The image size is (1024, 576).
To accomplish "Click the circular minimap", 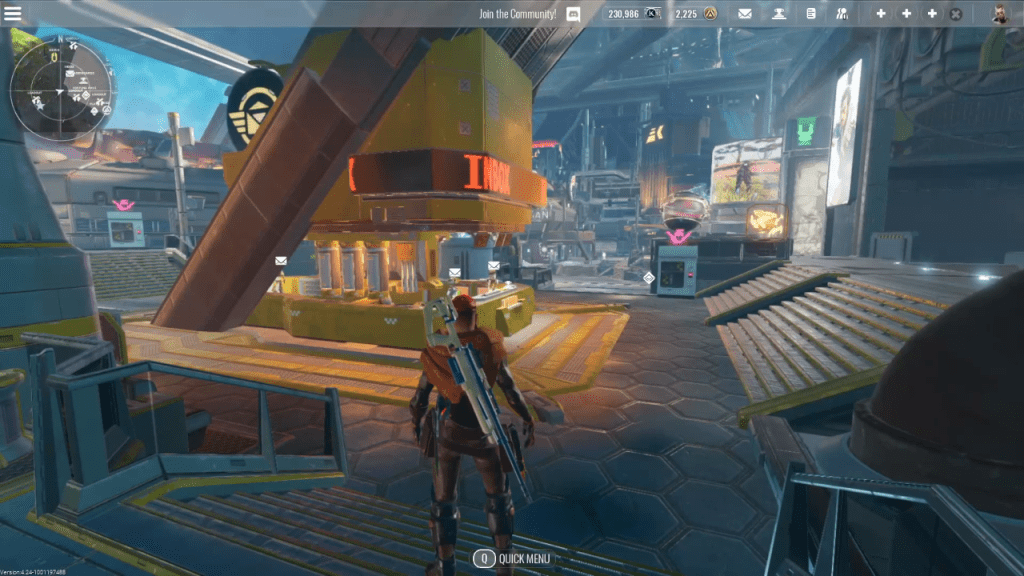I will [x=59, y=88].
